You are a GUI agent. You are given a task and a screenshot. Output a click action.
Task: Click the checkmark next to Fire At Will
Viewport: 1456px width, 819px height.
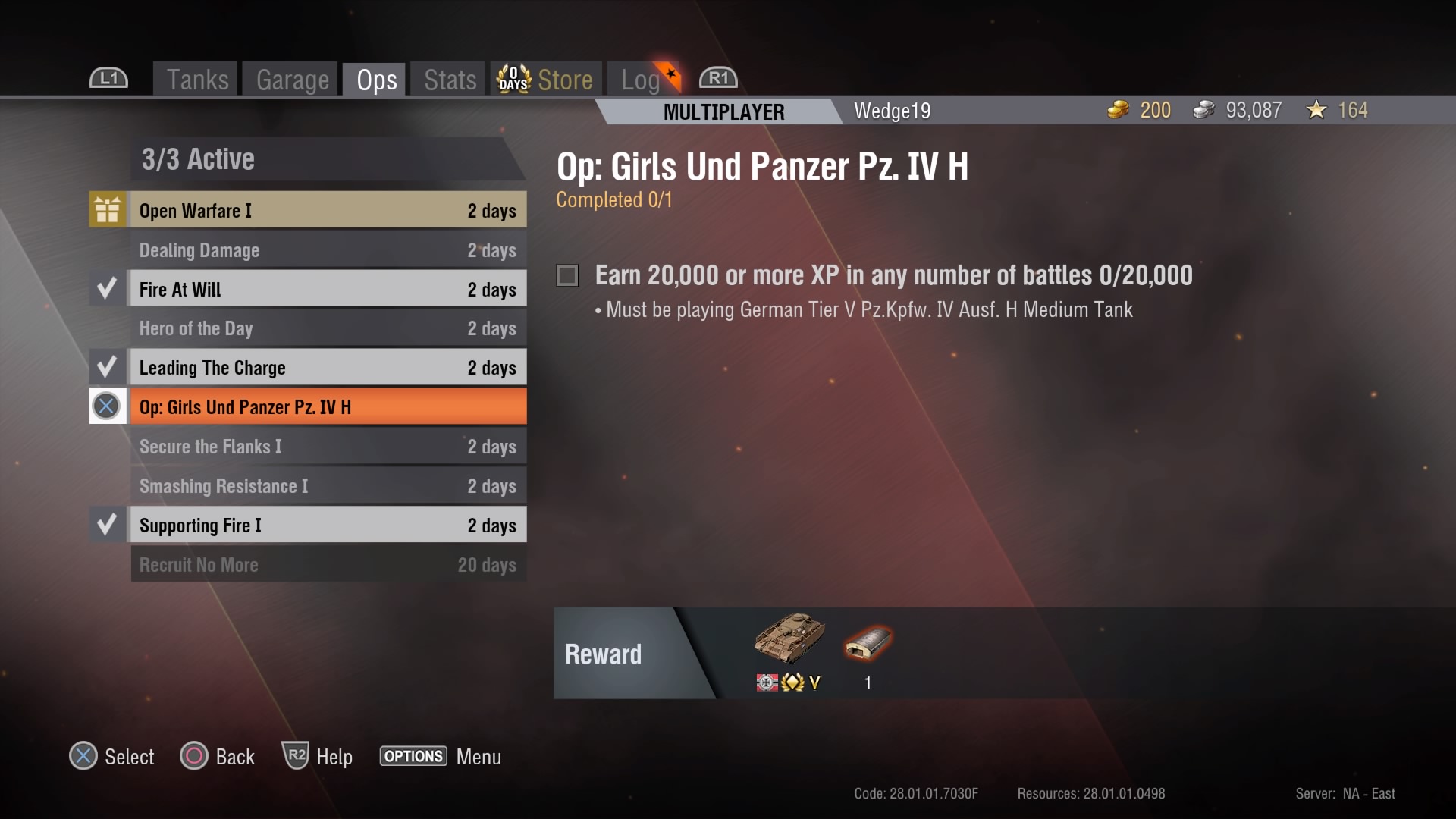(x=107, y=288)
